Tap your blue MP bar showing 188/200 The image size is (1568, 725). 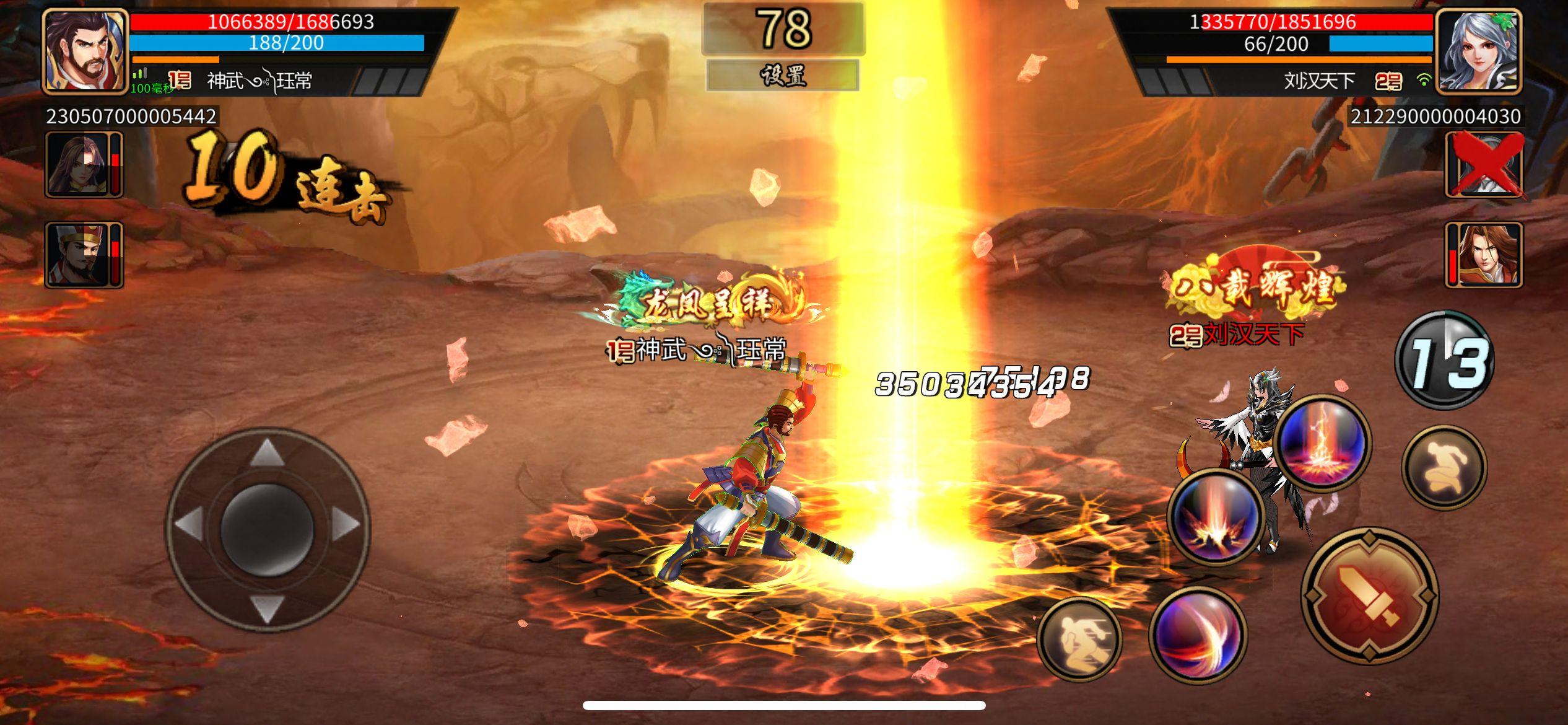pyautogui.click(x=282, y=43)
